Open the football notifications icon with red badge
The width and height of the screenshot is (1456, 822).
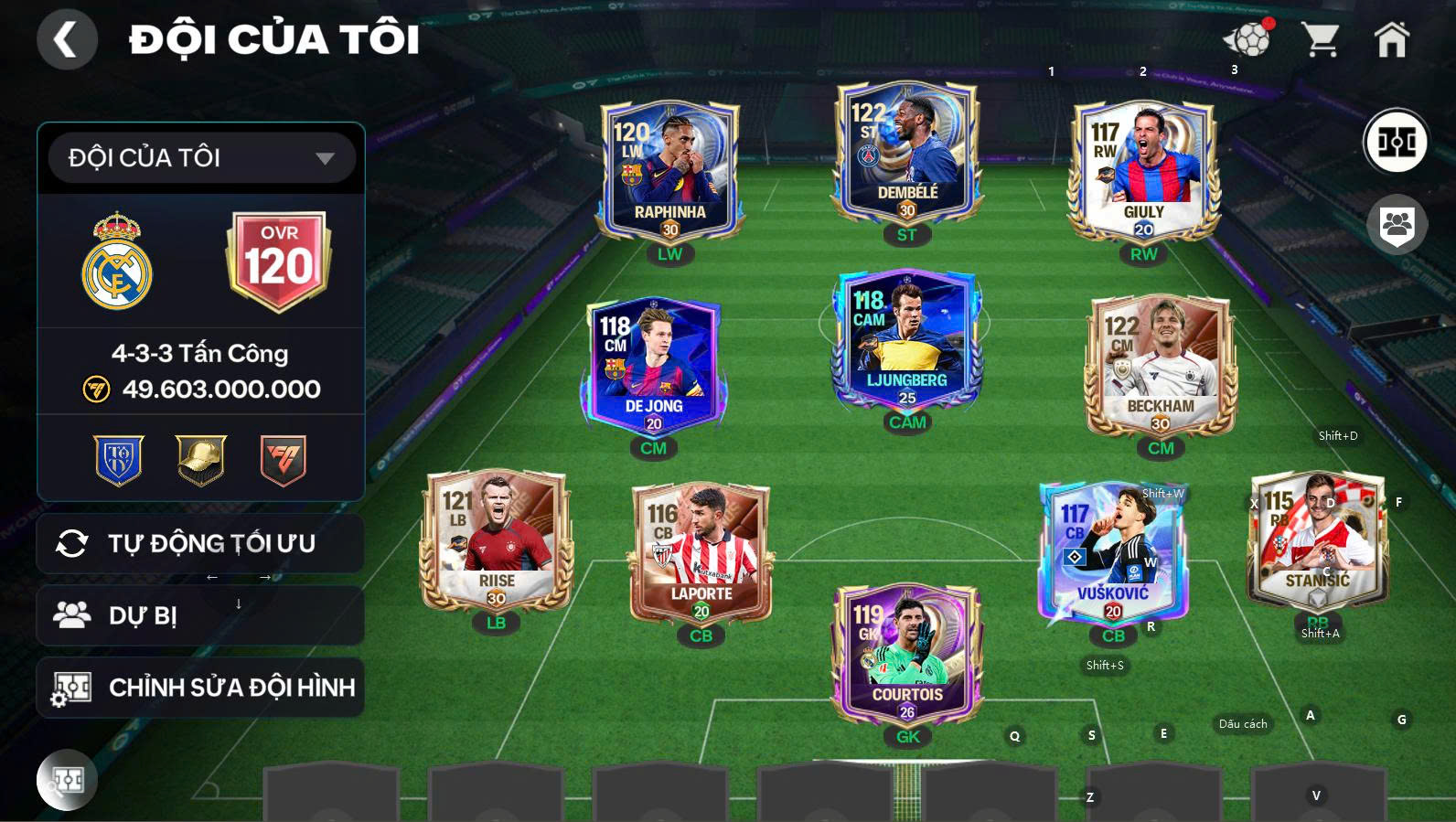[x=1246, y=38]
